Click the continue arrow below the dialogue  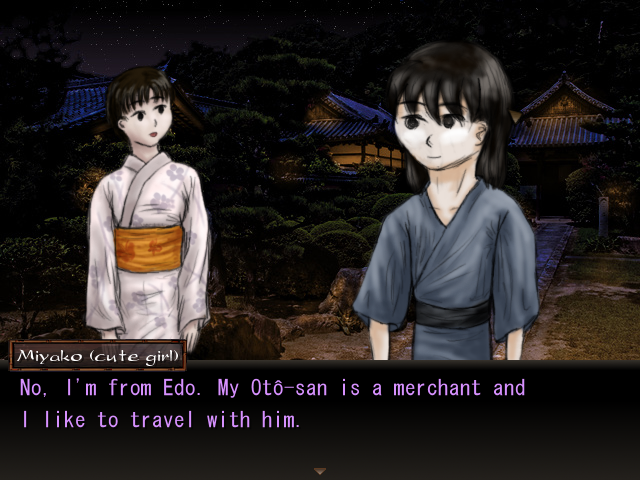pos(320,470)
